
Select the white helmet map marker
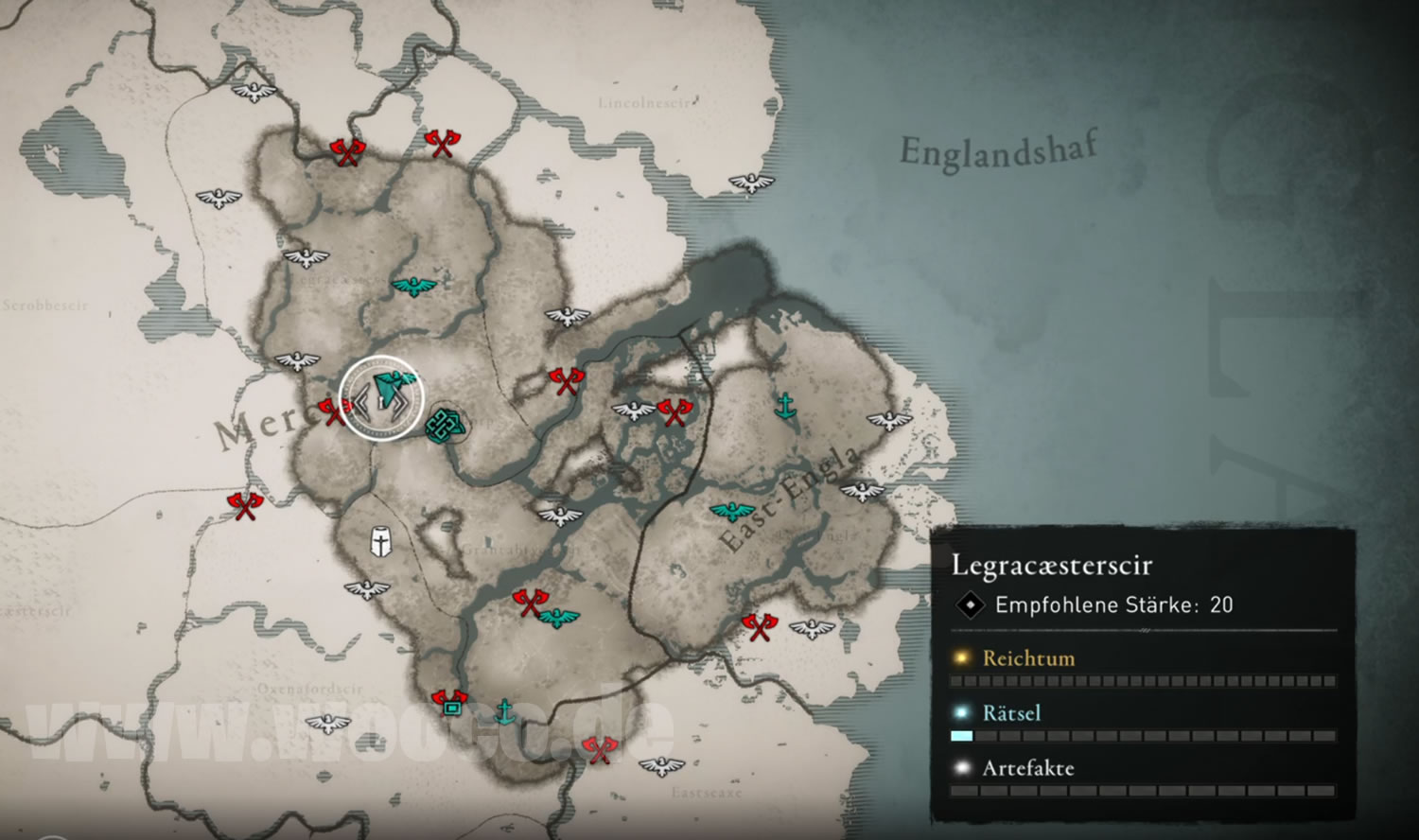pyautogui.click(x=380, y=542)
